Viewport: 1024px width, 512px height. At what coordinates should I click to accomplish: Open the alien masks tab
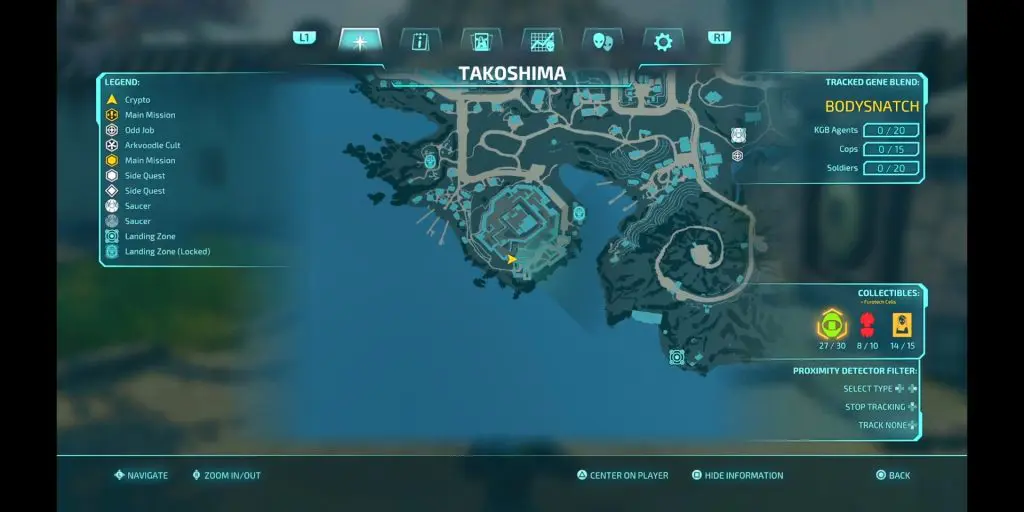[x=602, y=41]
